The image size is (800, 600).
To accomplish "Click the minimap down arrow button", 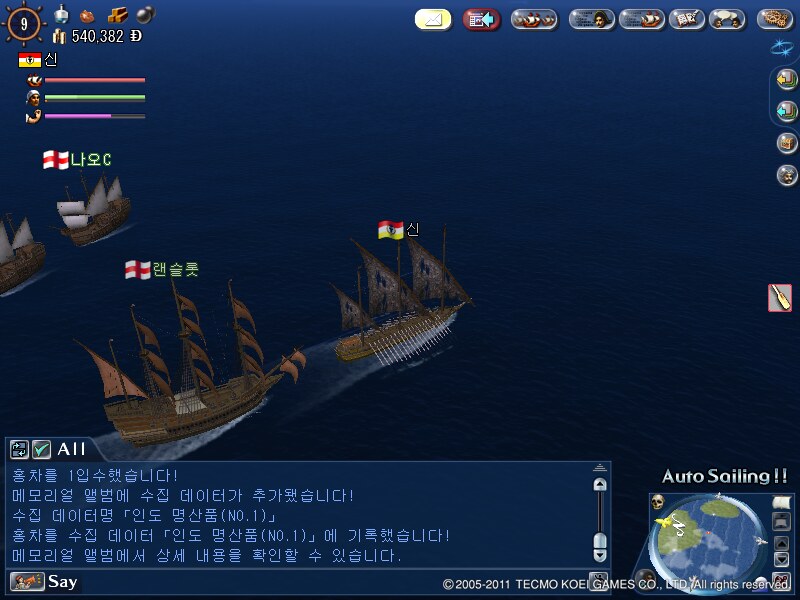I will point(781,559).
